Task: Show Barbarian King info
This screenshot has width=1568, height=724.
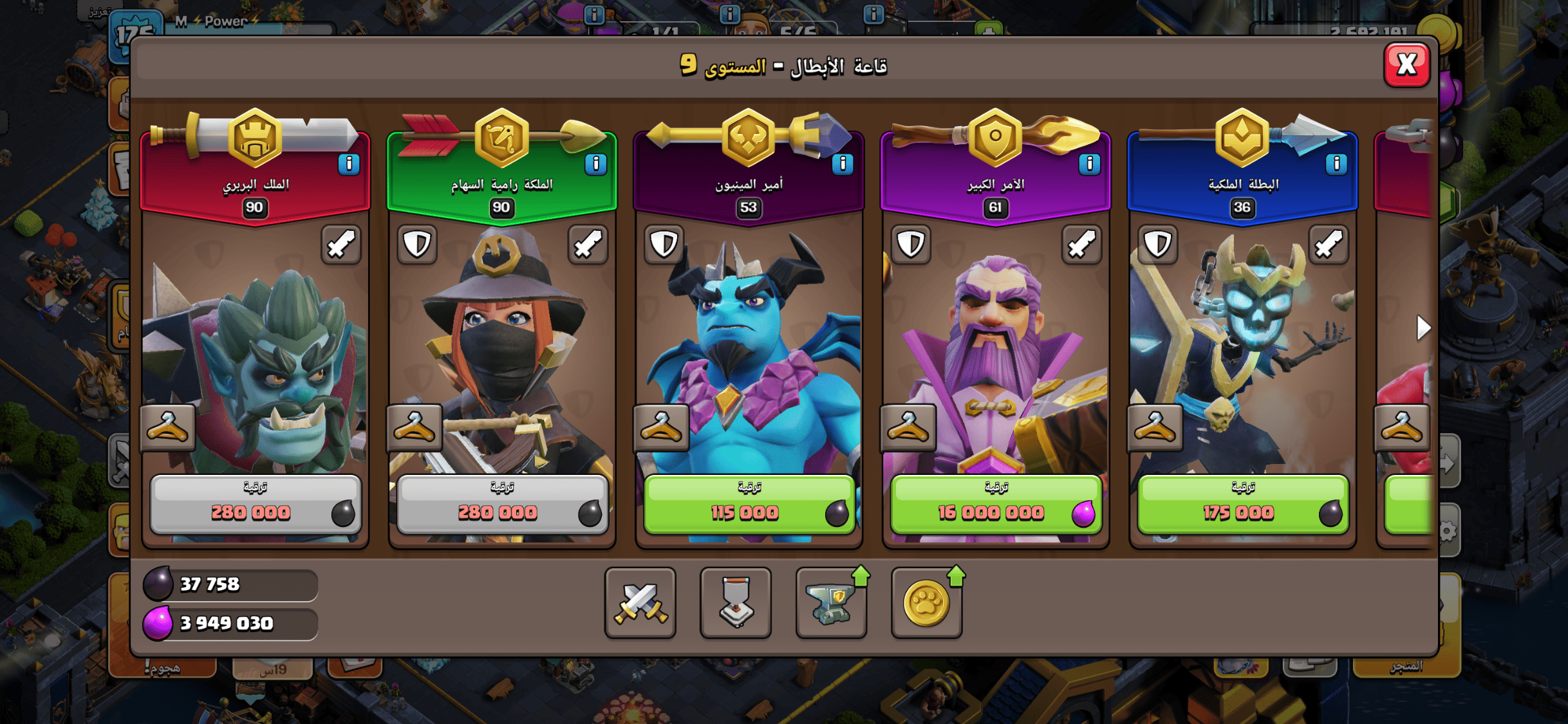Action: [349, 164]
